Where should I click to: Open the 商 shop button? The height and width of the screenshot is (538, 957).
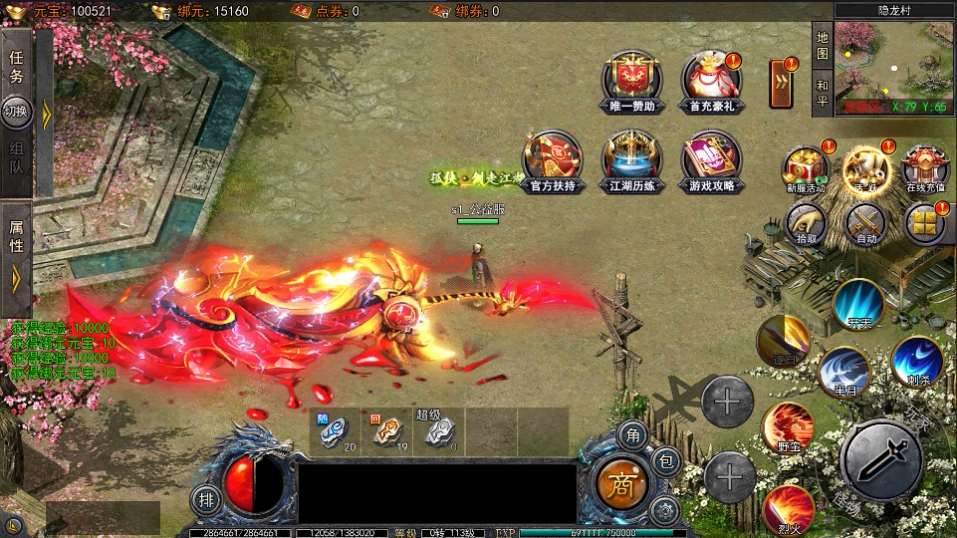622,483
